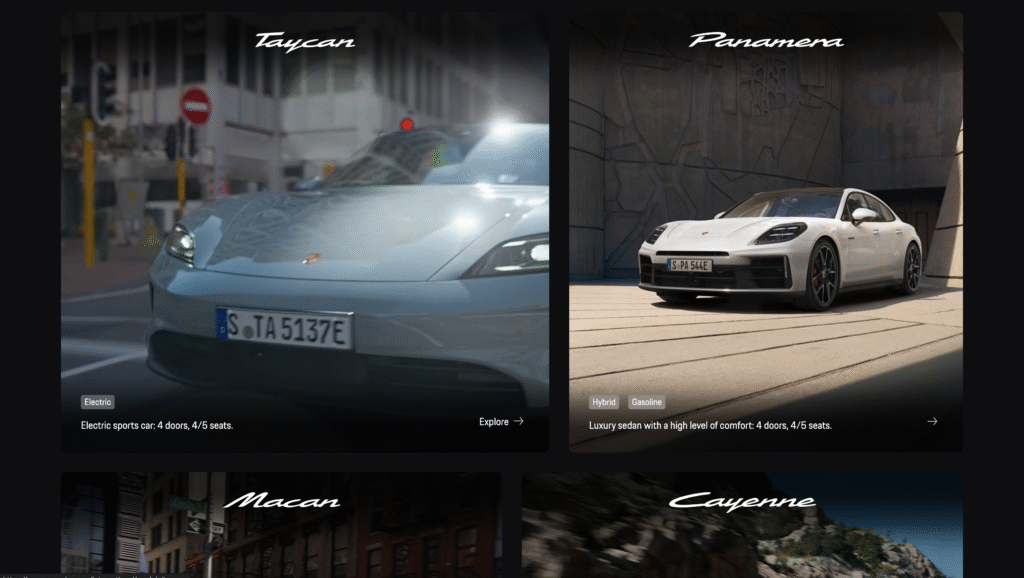Select the Electric tag on Taycan

(x=98, y=402)
